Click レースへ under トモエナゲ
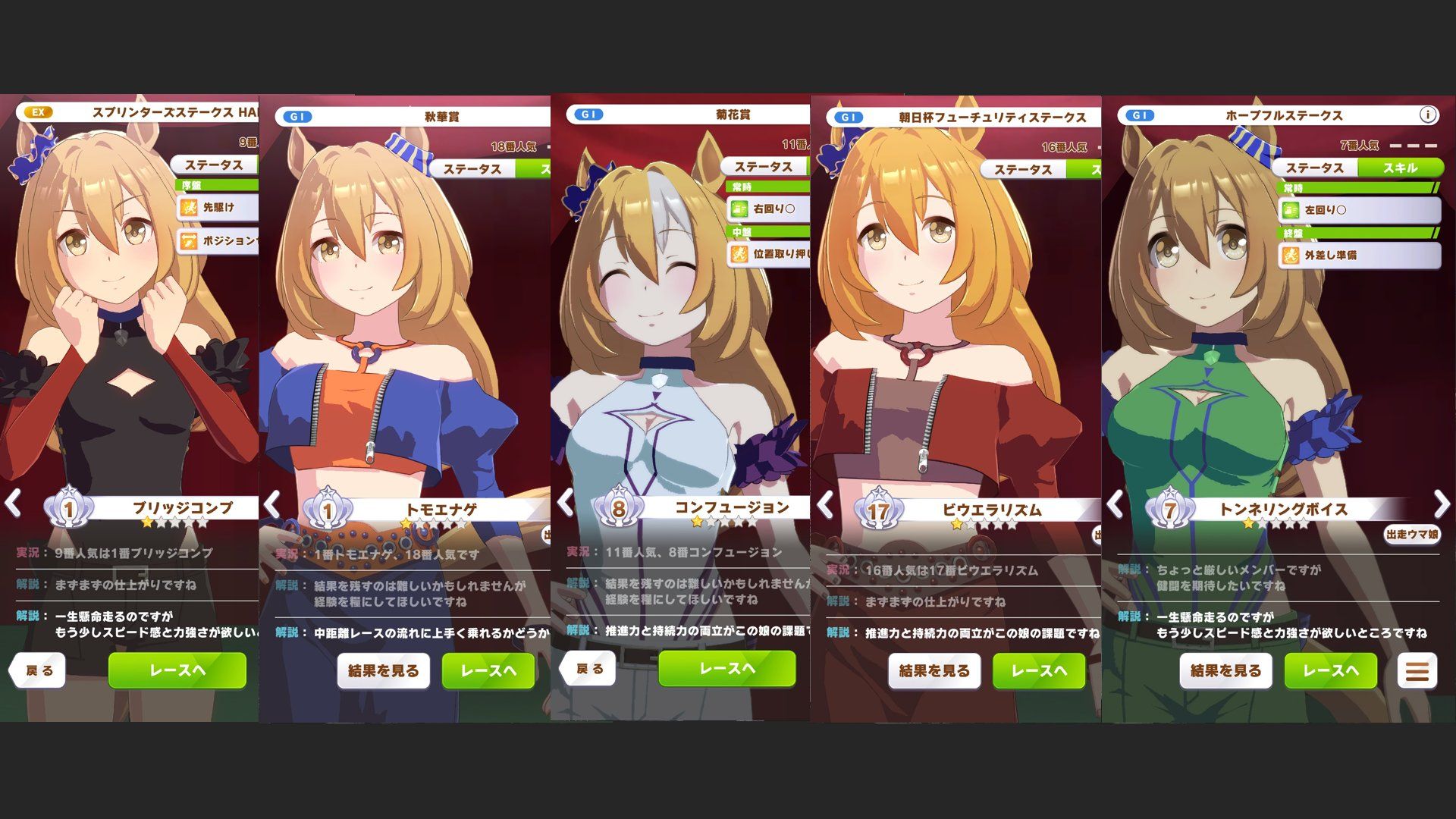Viewport: 1456px width, 819px height. tap(488, 671)
